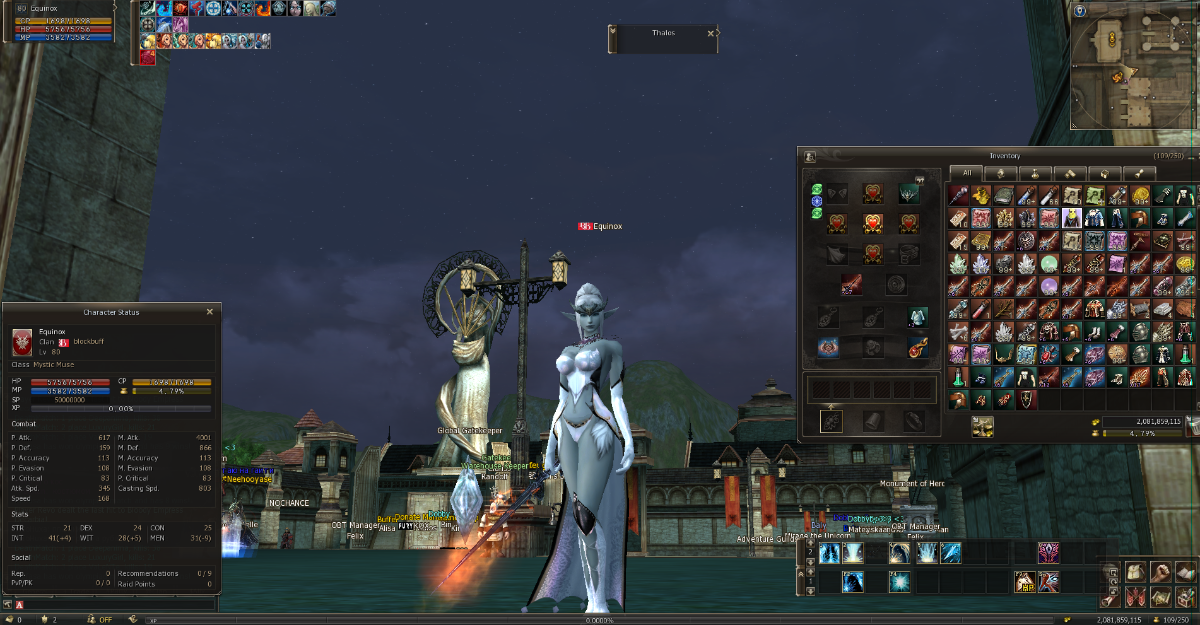Click the red numbered debuff icon
Viewport: 1200px width, 625px height.
tap(147, 58)
